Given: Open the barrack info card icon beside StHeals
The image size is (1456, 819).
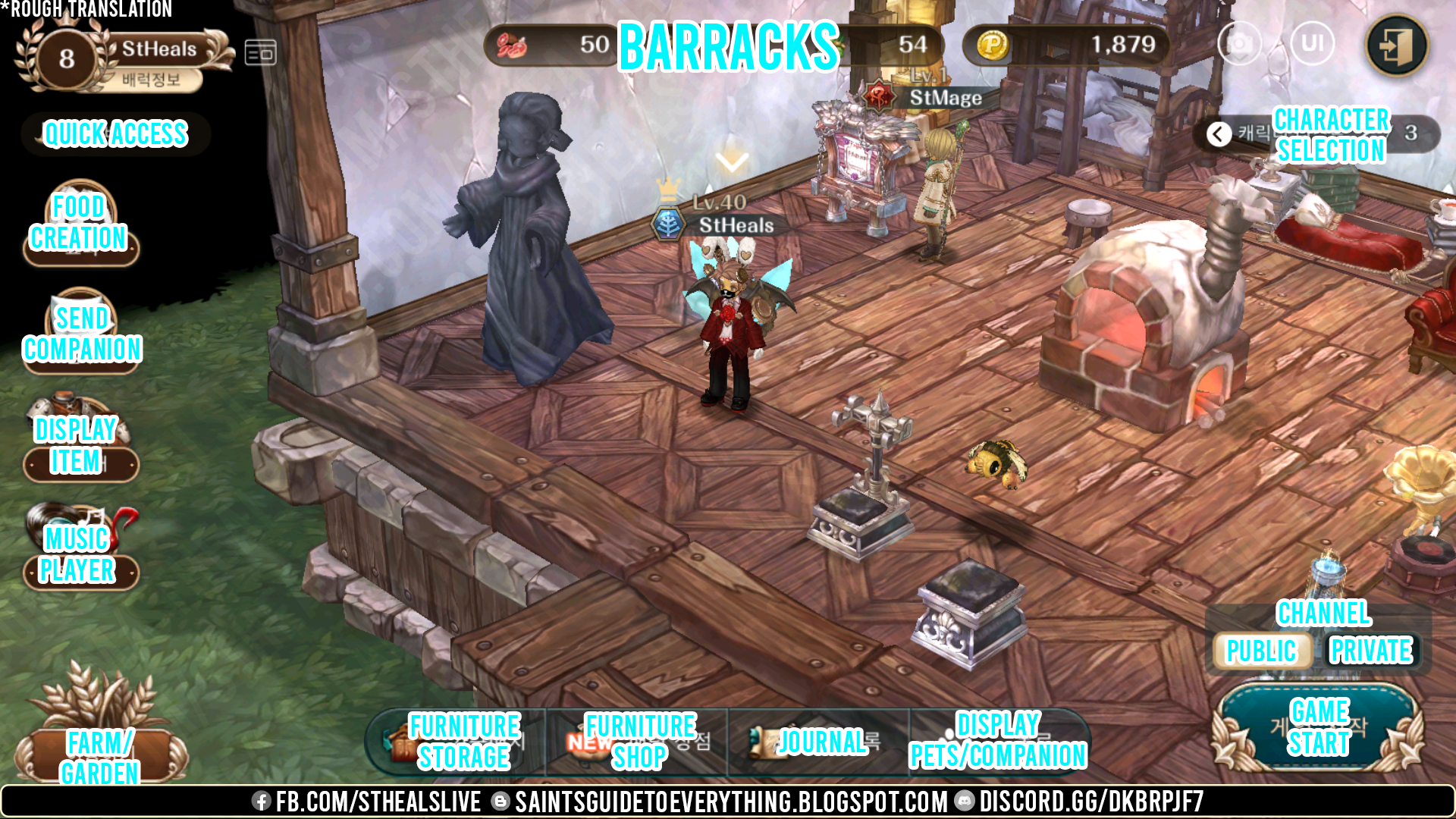Looking at the screenshot, I should pyautogui.click(x=261, y=51).
